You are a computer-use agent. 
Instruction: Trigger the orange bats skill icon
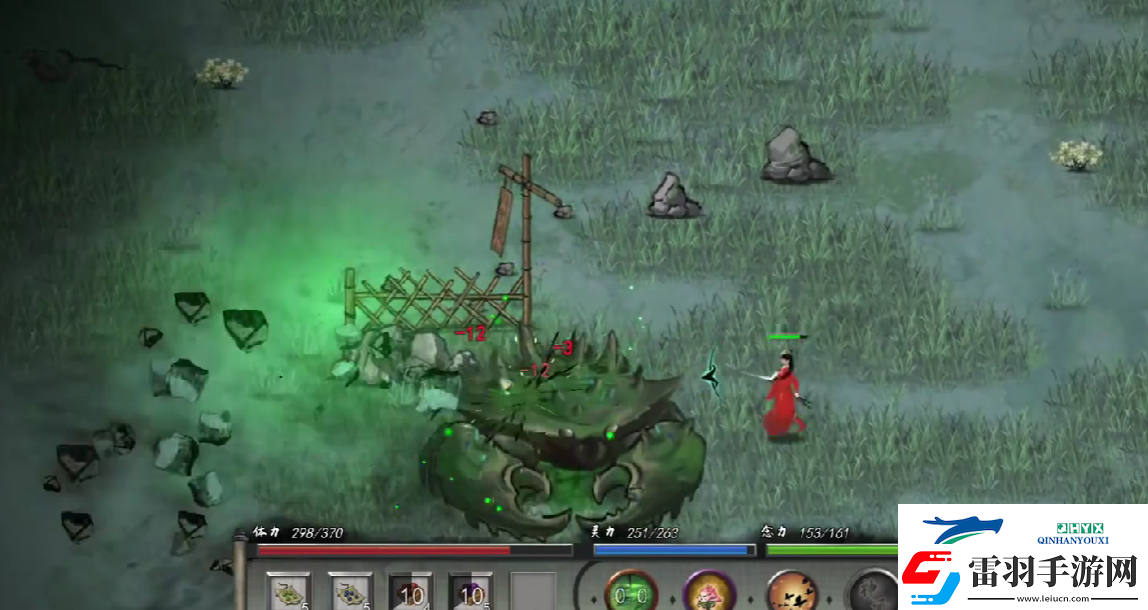coord(792,591)
